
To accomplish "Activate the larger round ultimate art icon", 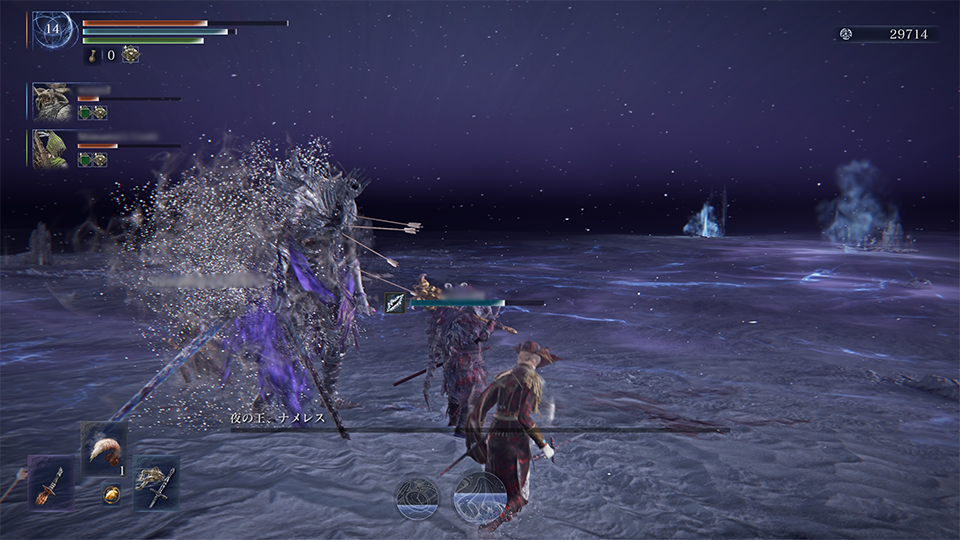I will click(x=479, y=496).
